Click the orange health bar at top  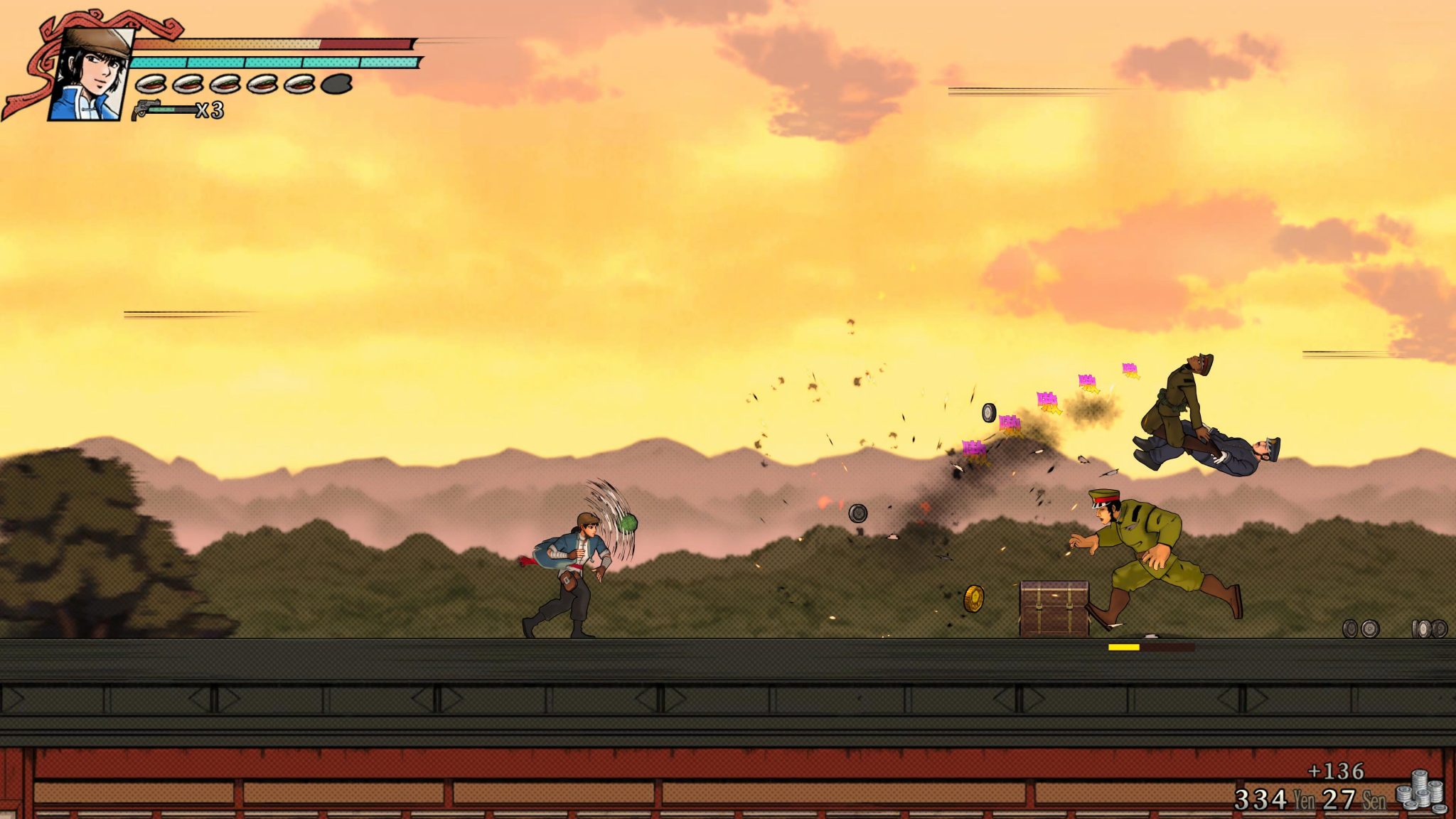(x=227, y=41)
